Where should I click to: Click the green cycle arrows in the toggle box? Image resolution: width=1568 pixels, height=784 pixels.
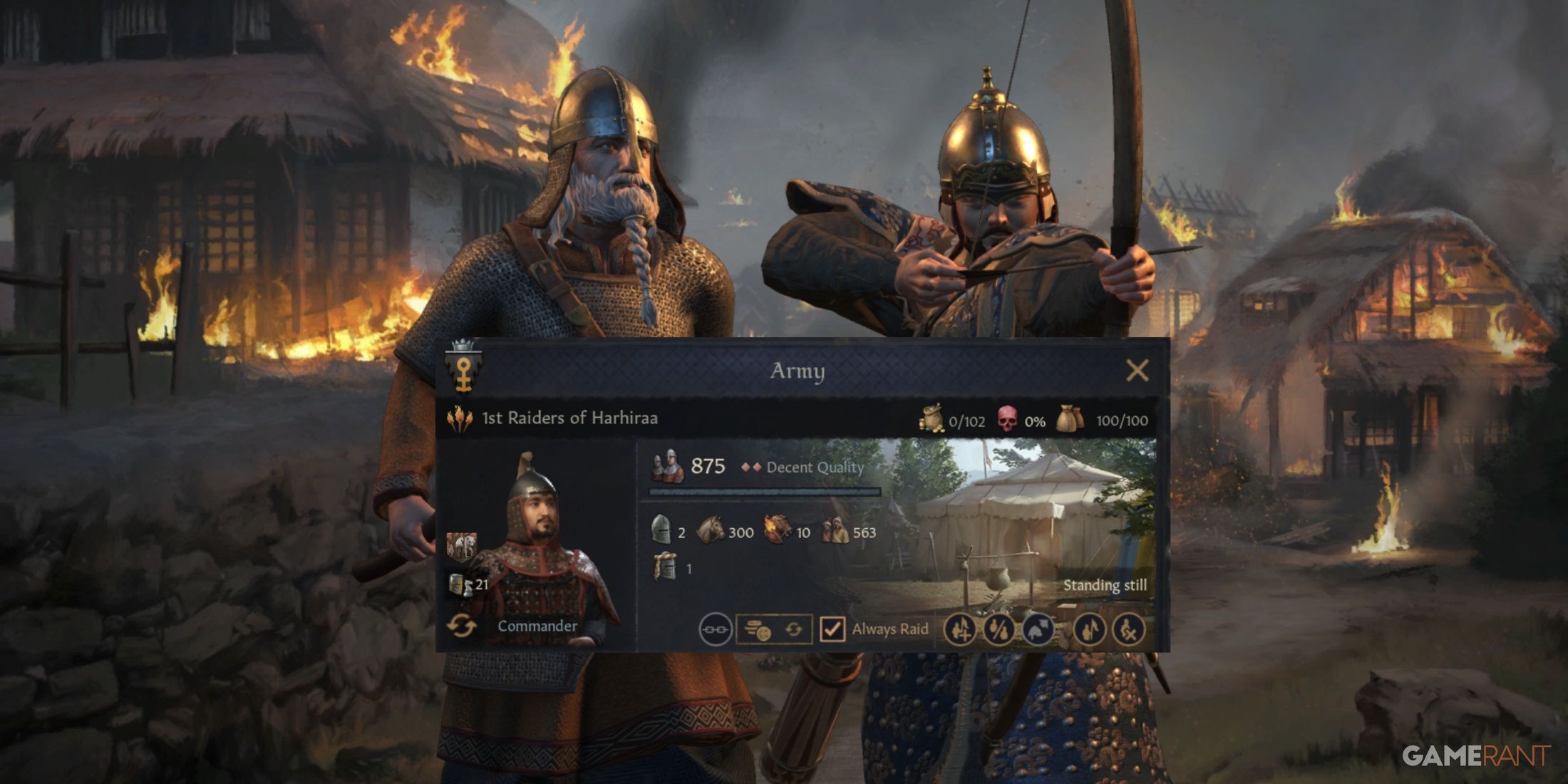(x=793, y=630)
